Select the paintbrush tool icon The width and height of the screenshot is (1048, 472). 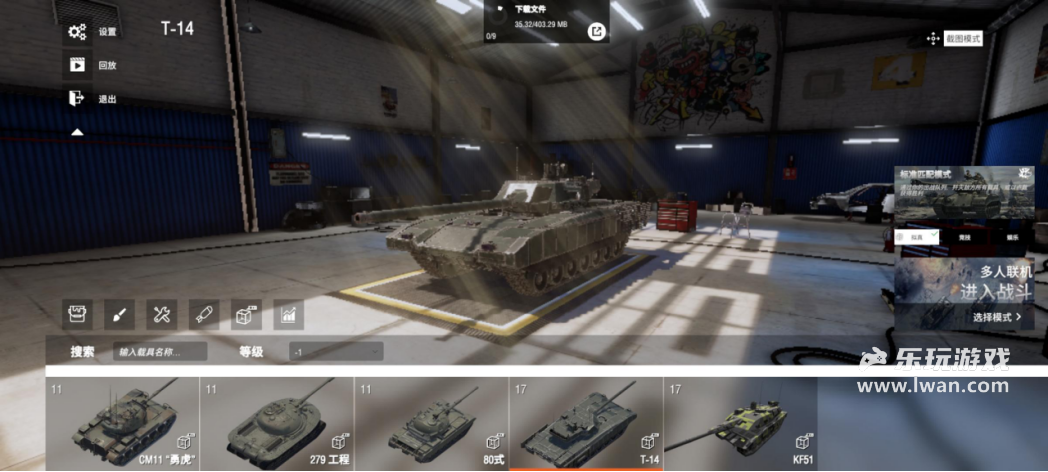point(119,315)
